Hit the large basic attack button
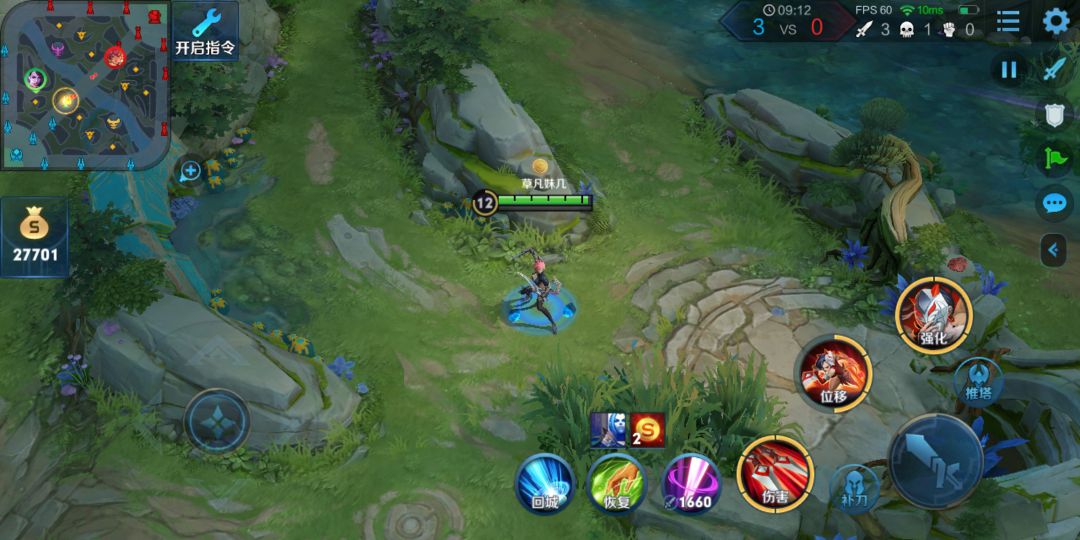The width and height of the screenshot is (1080, 540). tap(937, 462)
